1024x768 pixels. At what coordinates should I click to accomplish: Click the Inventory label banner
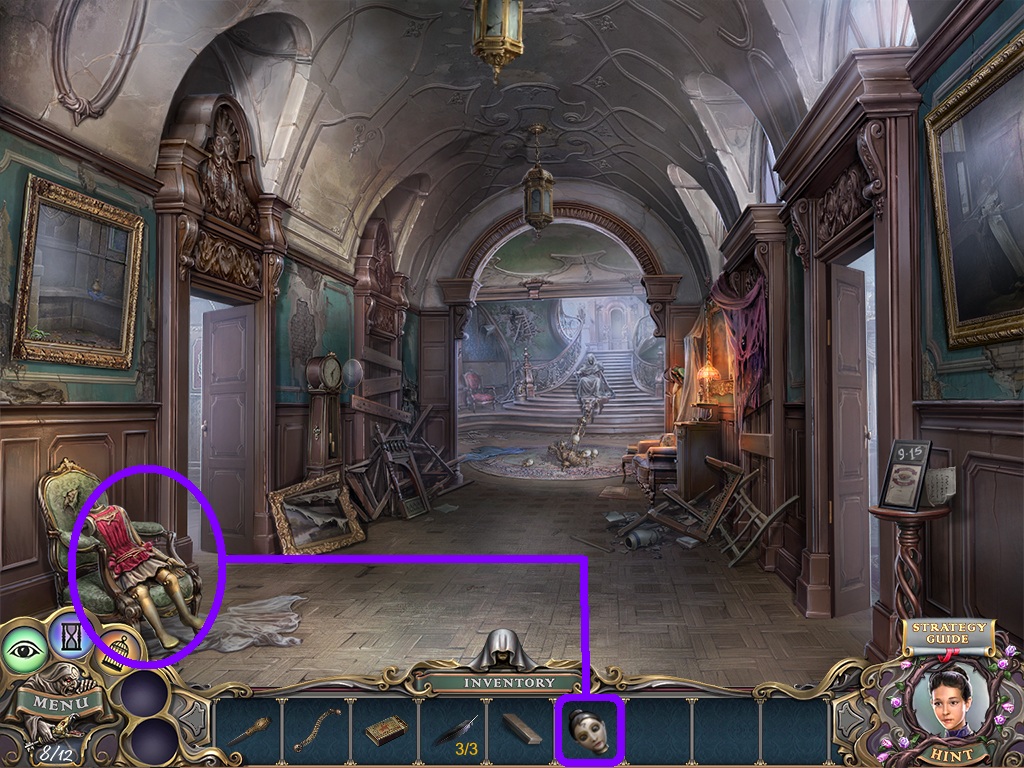[508, 683]
